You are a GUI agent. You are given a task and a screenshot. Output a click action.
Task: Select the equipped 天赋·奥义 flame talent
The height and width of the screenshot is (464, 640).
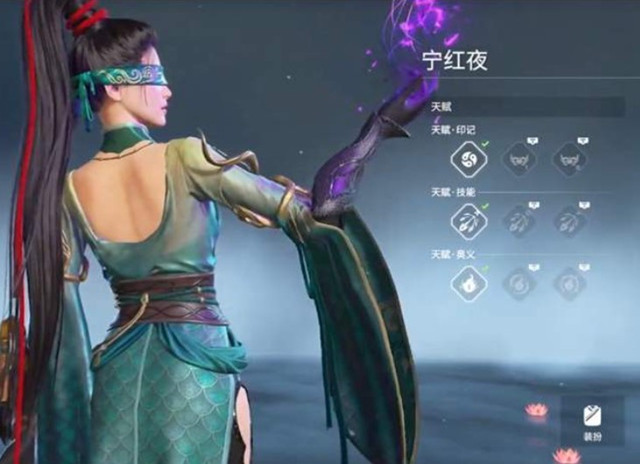coord(468,283)
